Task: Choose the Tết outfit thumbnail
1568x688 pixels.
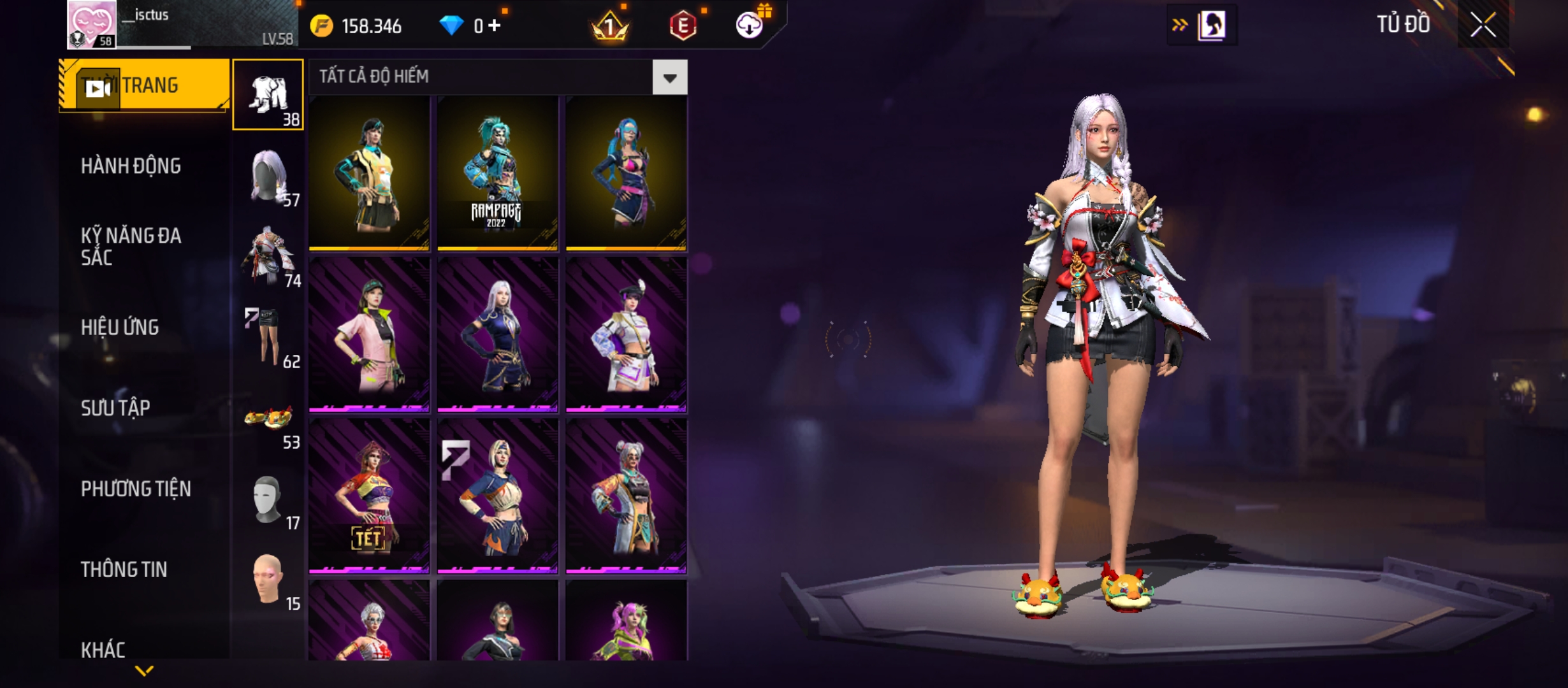Action: [369, 496]
